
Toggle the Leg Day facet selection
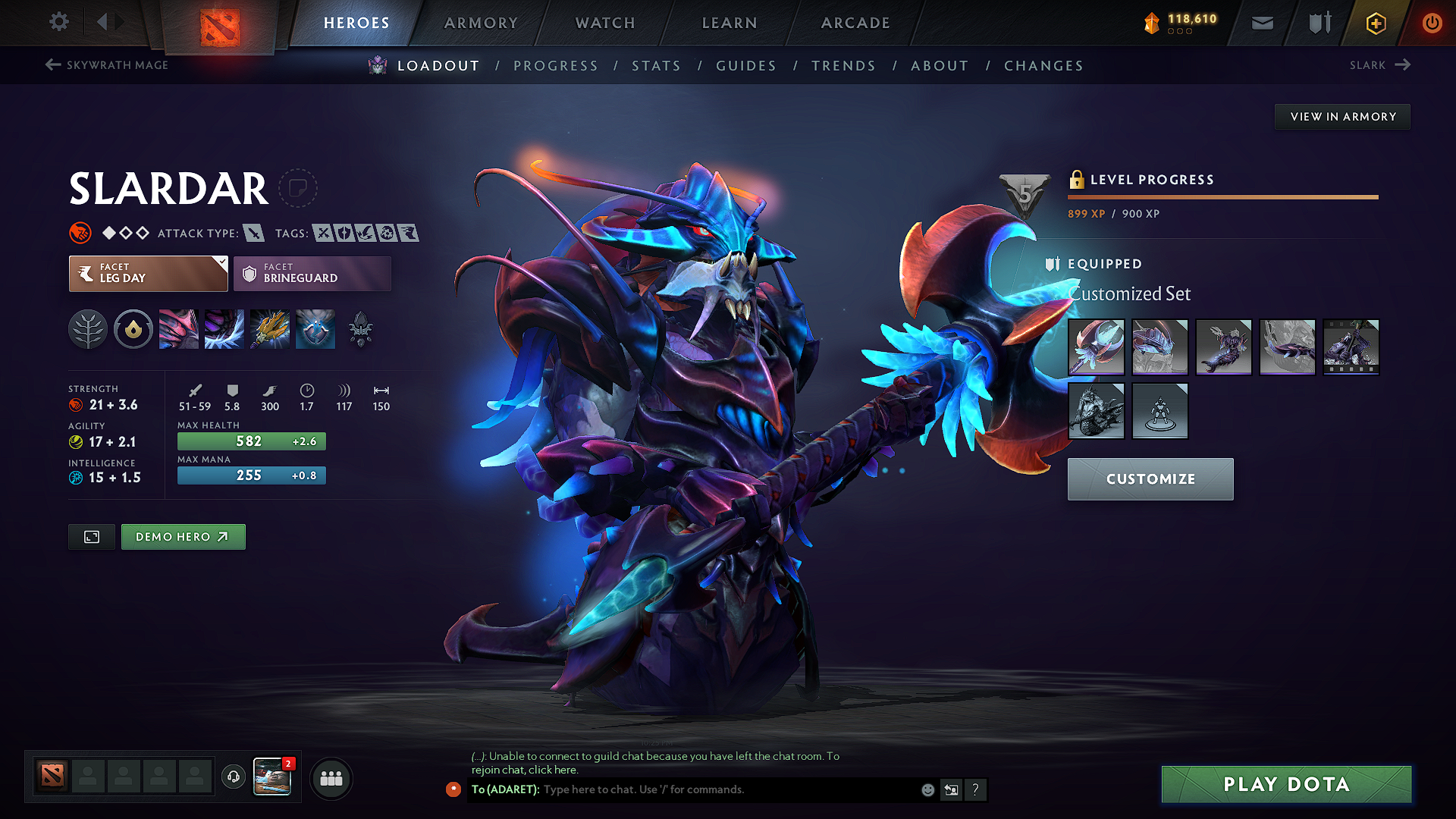click(x=144, y=273)
